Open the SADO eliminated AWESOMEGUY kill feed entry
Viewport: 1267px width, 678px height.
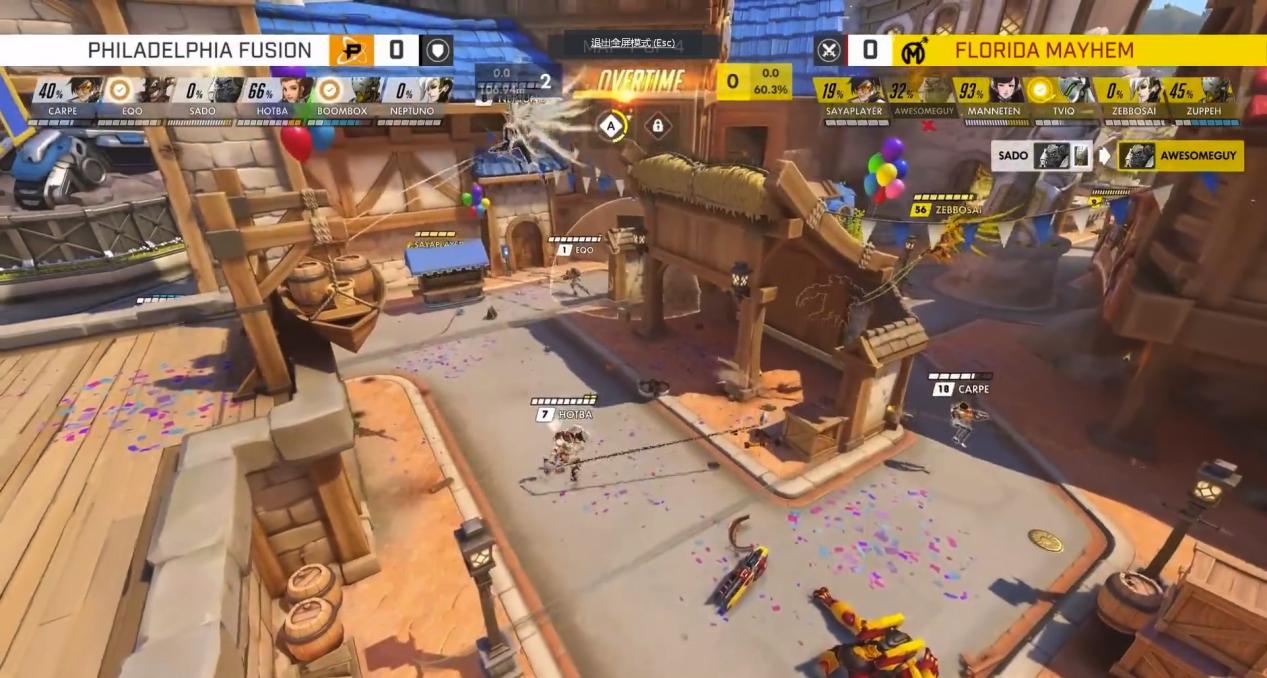[x=1118, y=156]
